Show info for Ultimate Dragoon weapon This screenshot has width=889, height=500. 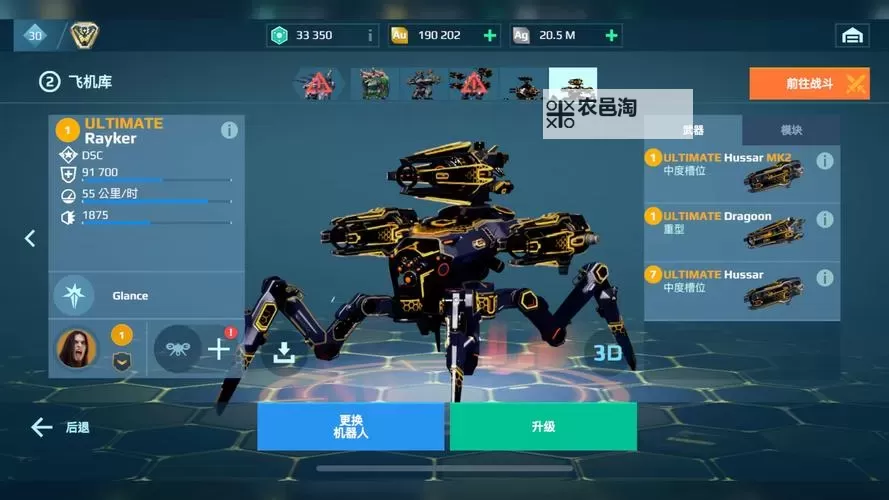pyautogui.click(x=825, y=219)
